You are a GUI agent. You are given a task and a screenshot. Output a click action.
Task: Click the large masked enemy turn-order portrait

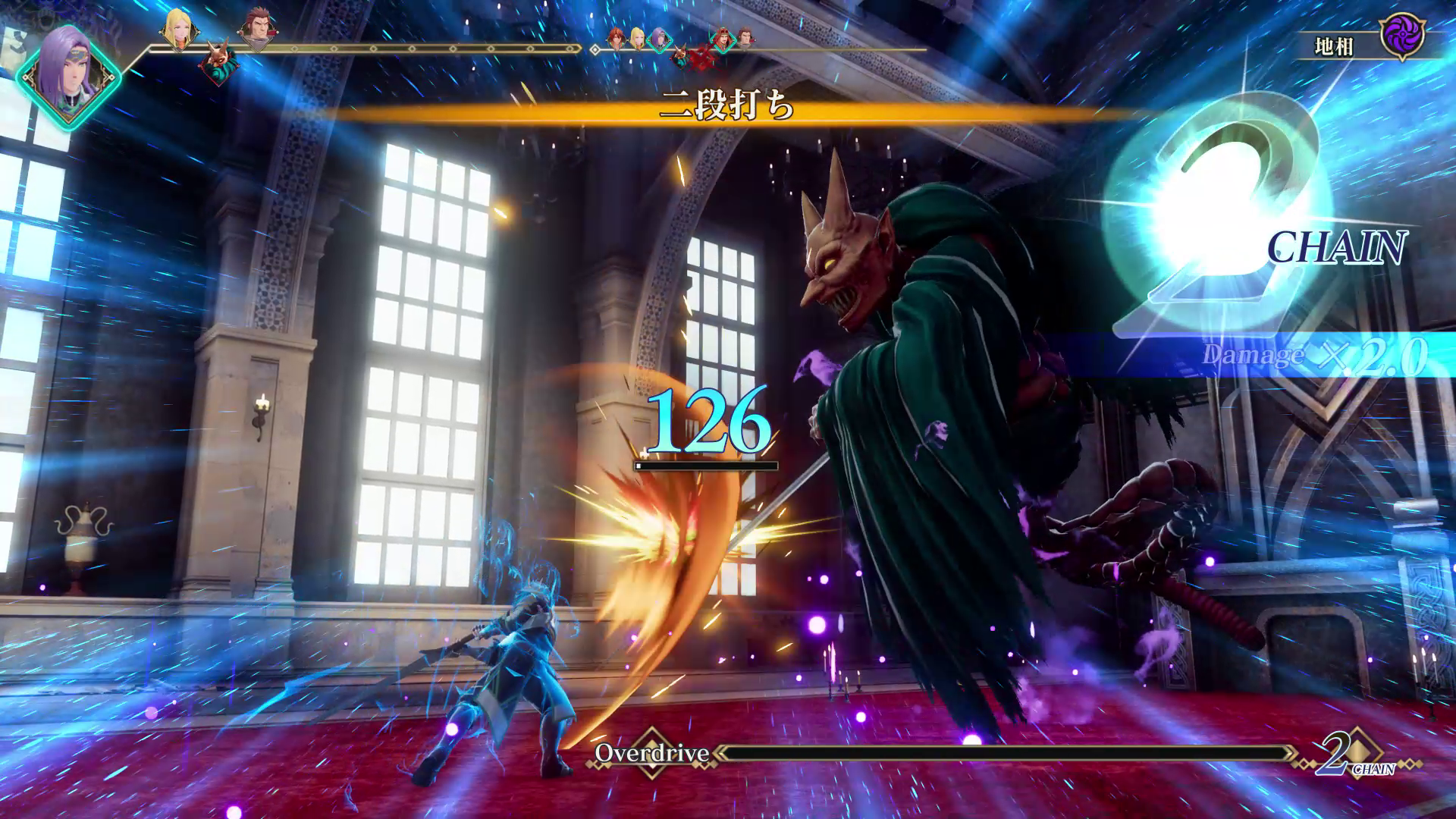point(217,63)
